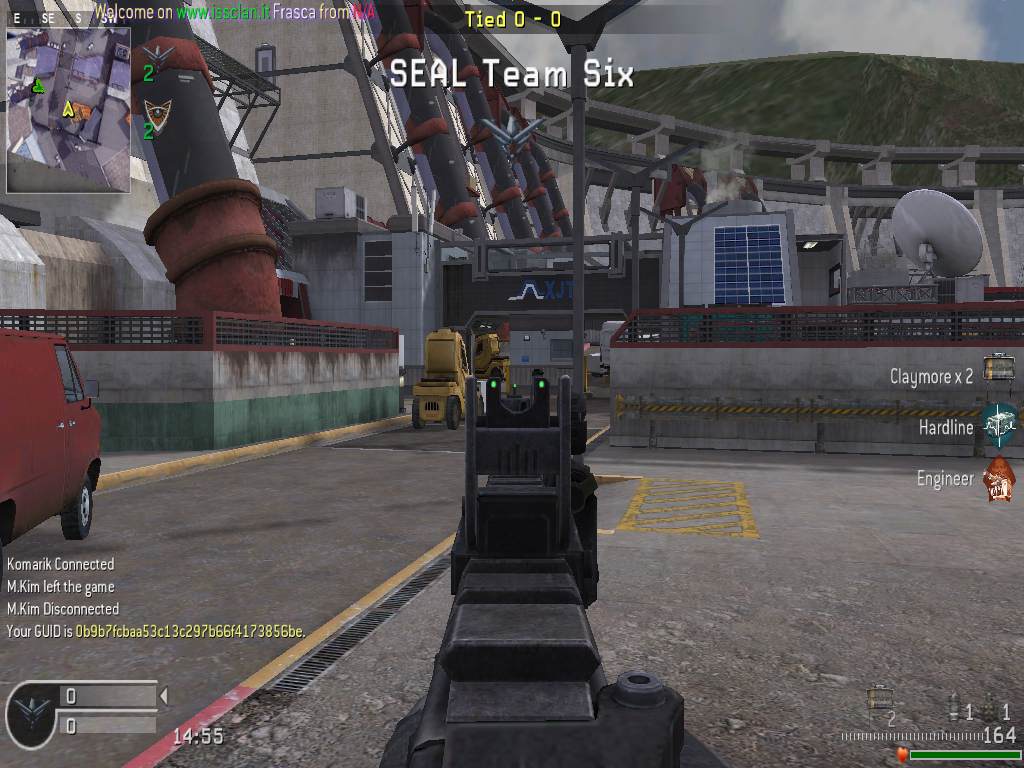This screenshot has width=1024, height=768.
Task: Select the Claymore x 2 equipment icon
Action: (x=998, y=369)
